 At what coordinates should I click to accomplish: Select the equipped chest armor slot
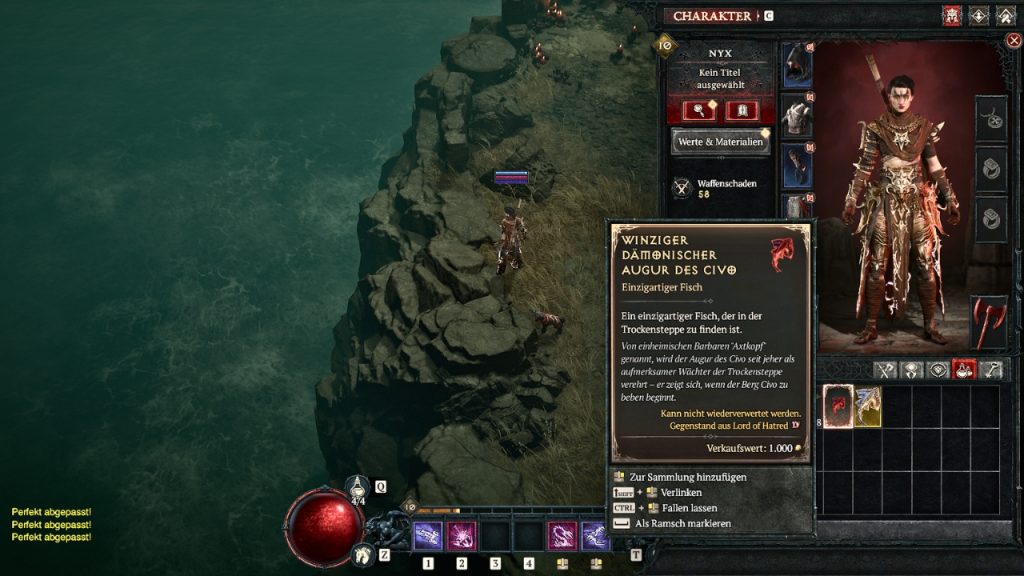(x=797, y=116)
